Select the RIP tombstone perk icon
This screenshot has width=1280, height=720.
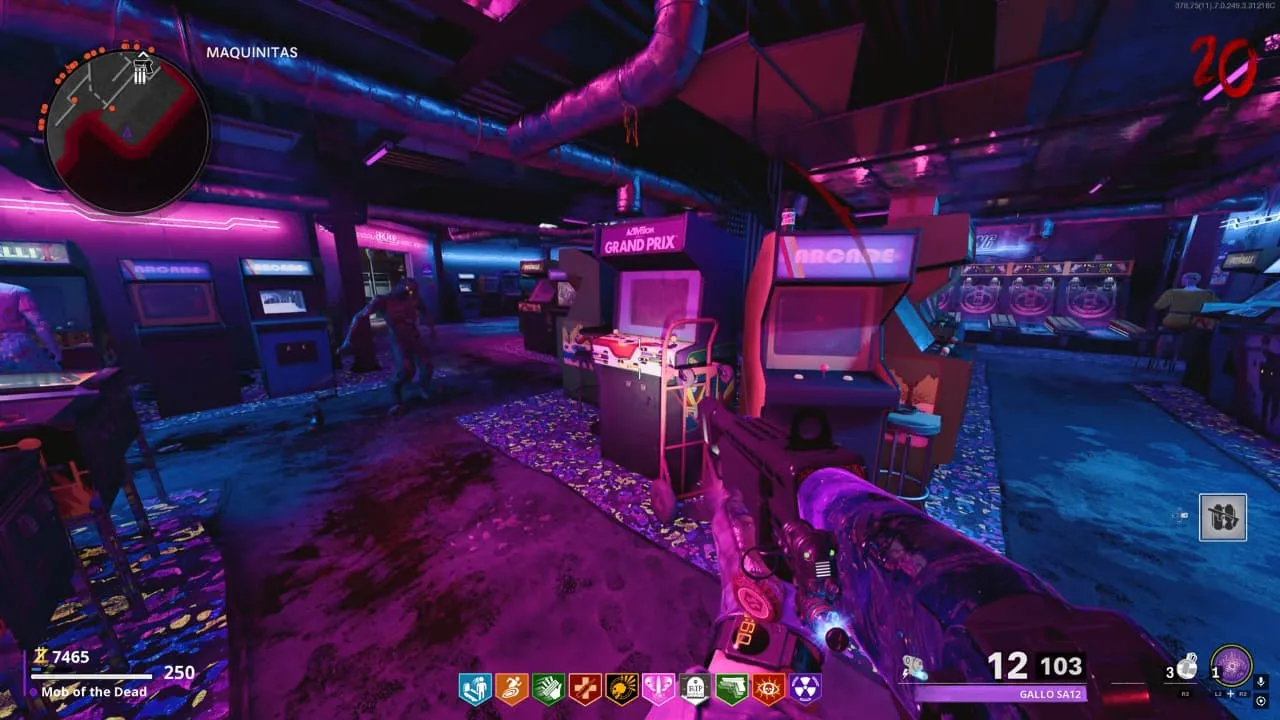695,689
